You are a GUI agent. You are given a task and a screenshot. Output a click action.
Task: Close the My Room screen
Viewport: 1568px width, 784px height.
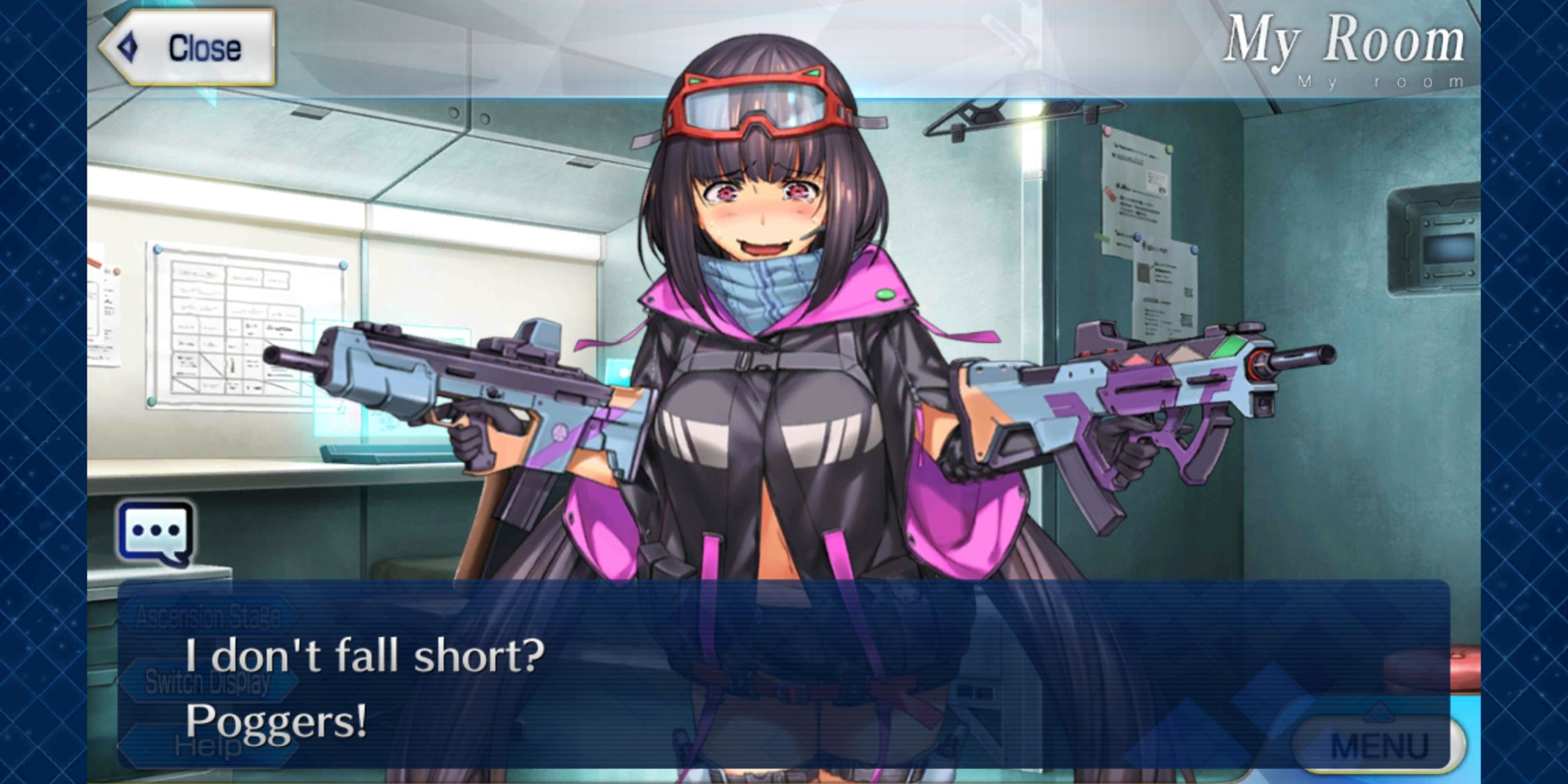pos(189,47)
